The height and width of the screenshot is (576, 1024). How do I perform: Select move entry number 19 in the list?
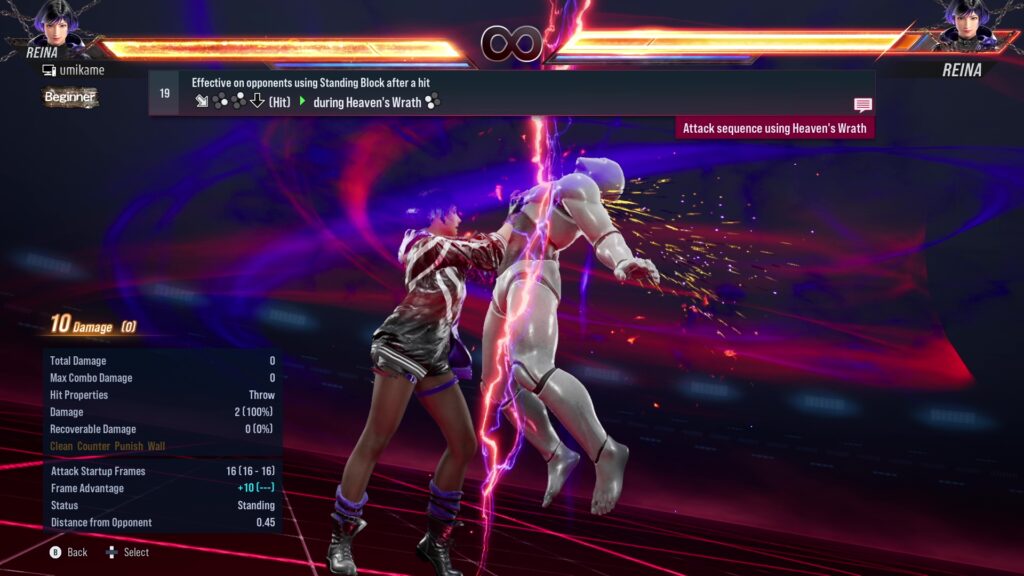(x=164, y=93)
